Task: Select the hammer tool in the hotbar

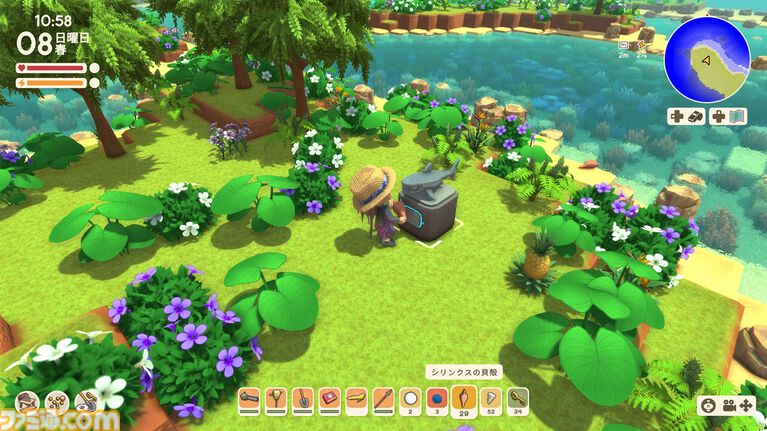Action: point(250,401)
